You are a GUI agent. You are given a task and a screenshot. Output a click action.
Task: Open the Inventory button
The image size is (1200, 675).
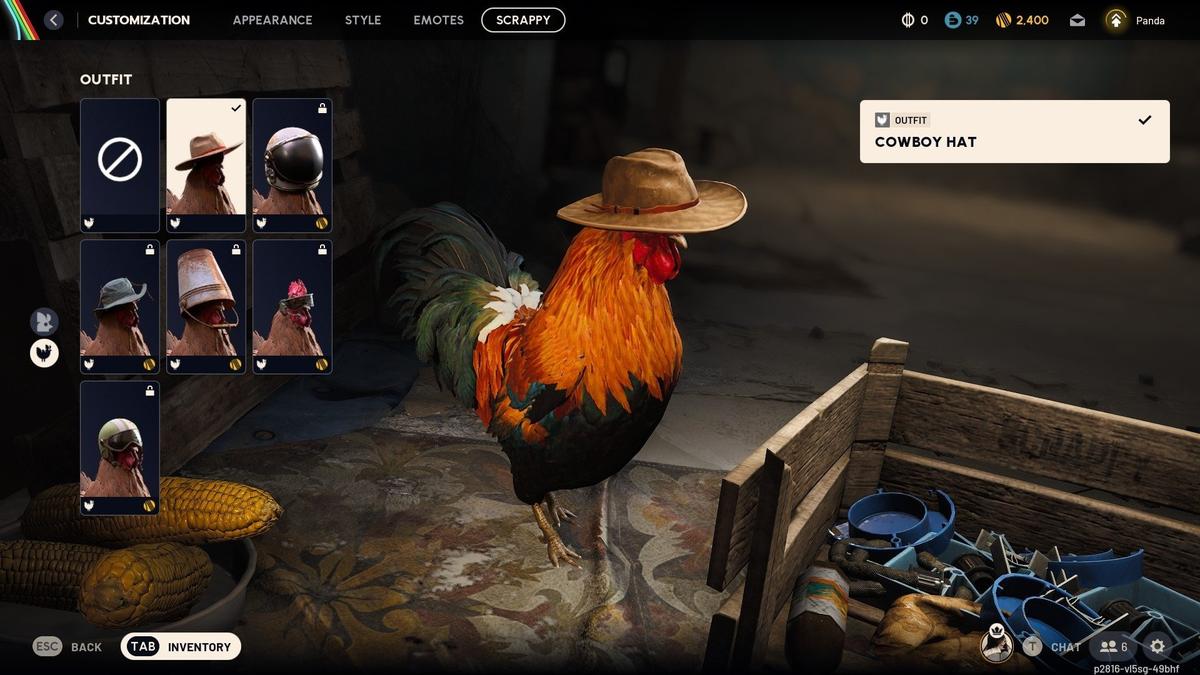coord(181,647)
